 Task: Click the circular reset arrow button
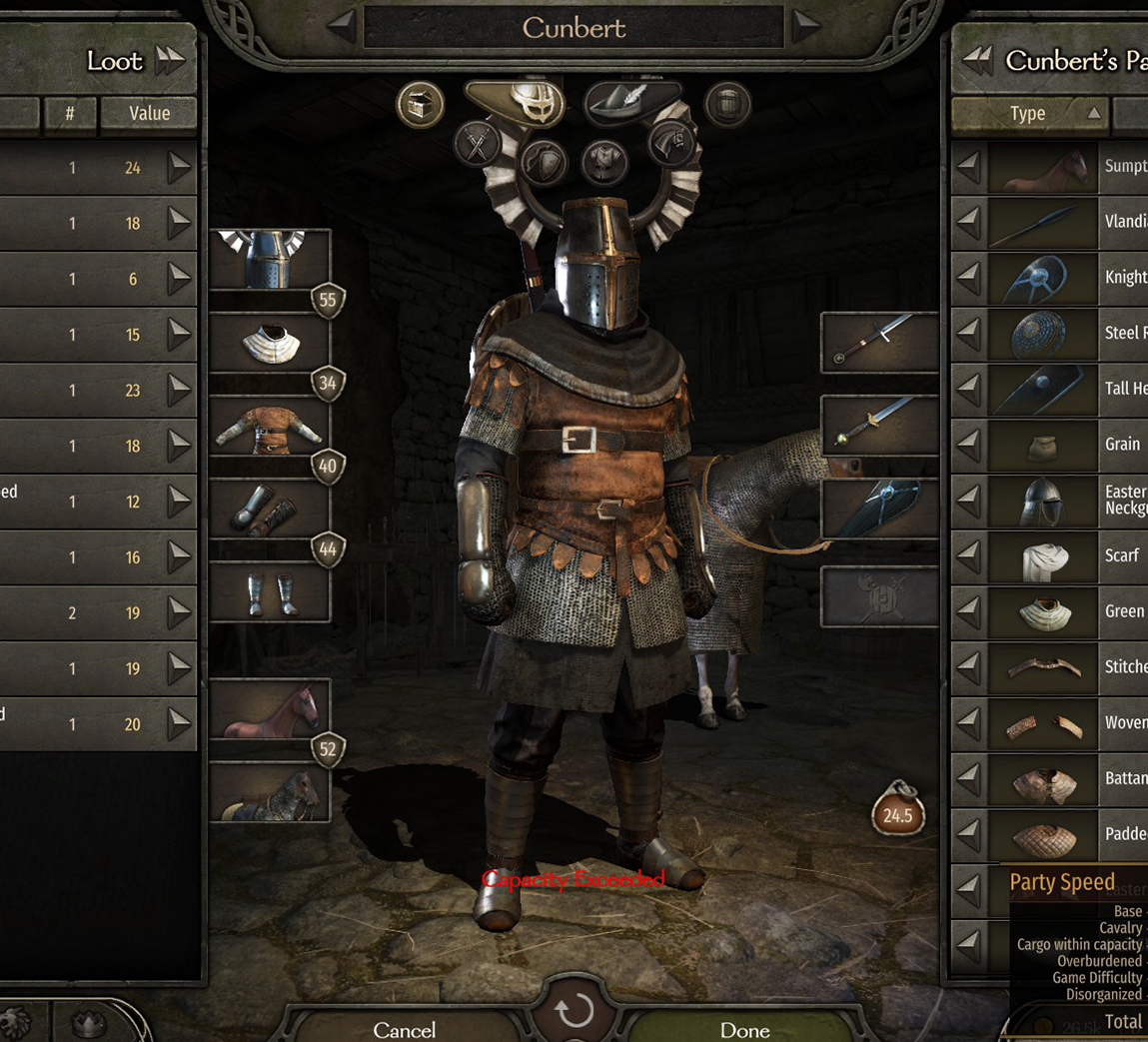point(574,1011)
